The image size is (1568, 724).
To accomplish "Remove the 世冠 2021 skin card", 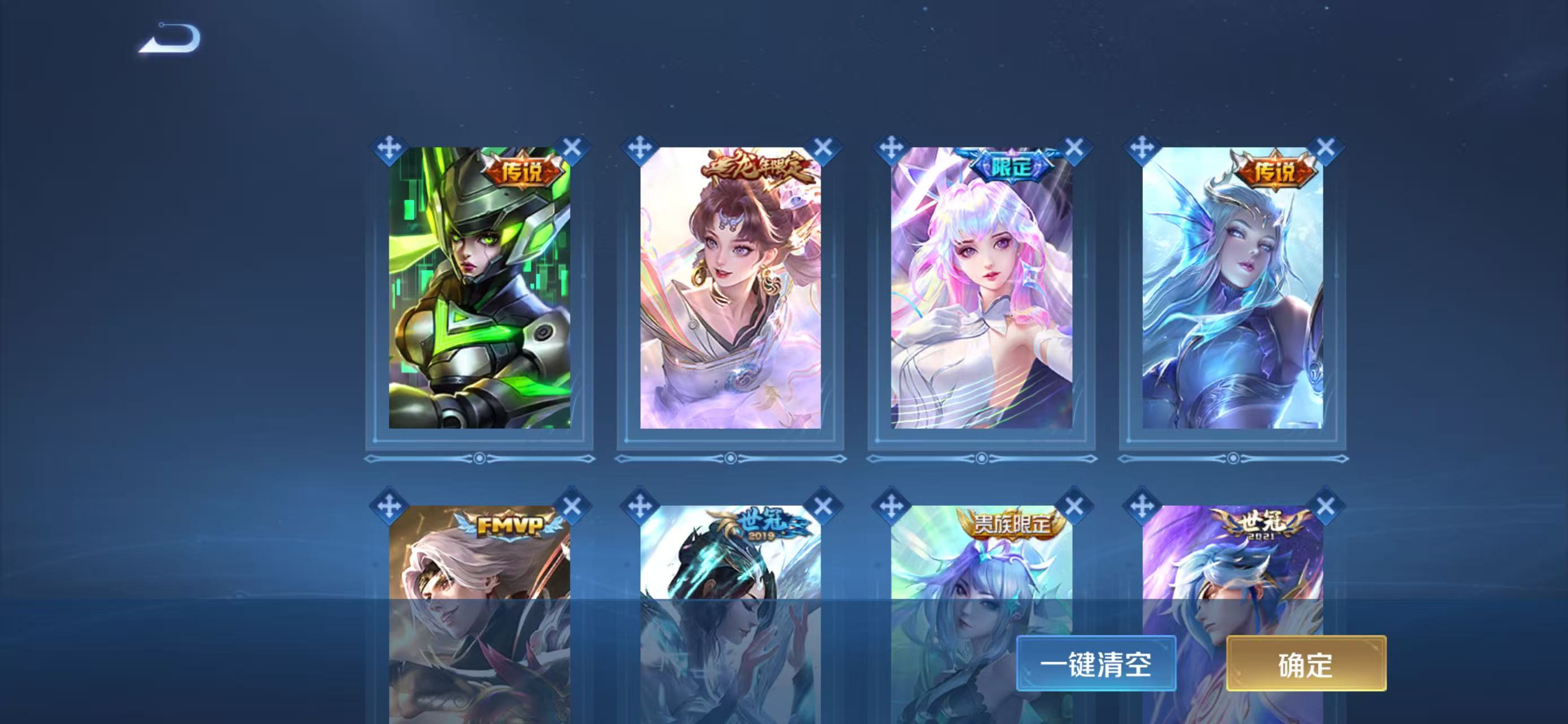I will [x=1325, y=506].
